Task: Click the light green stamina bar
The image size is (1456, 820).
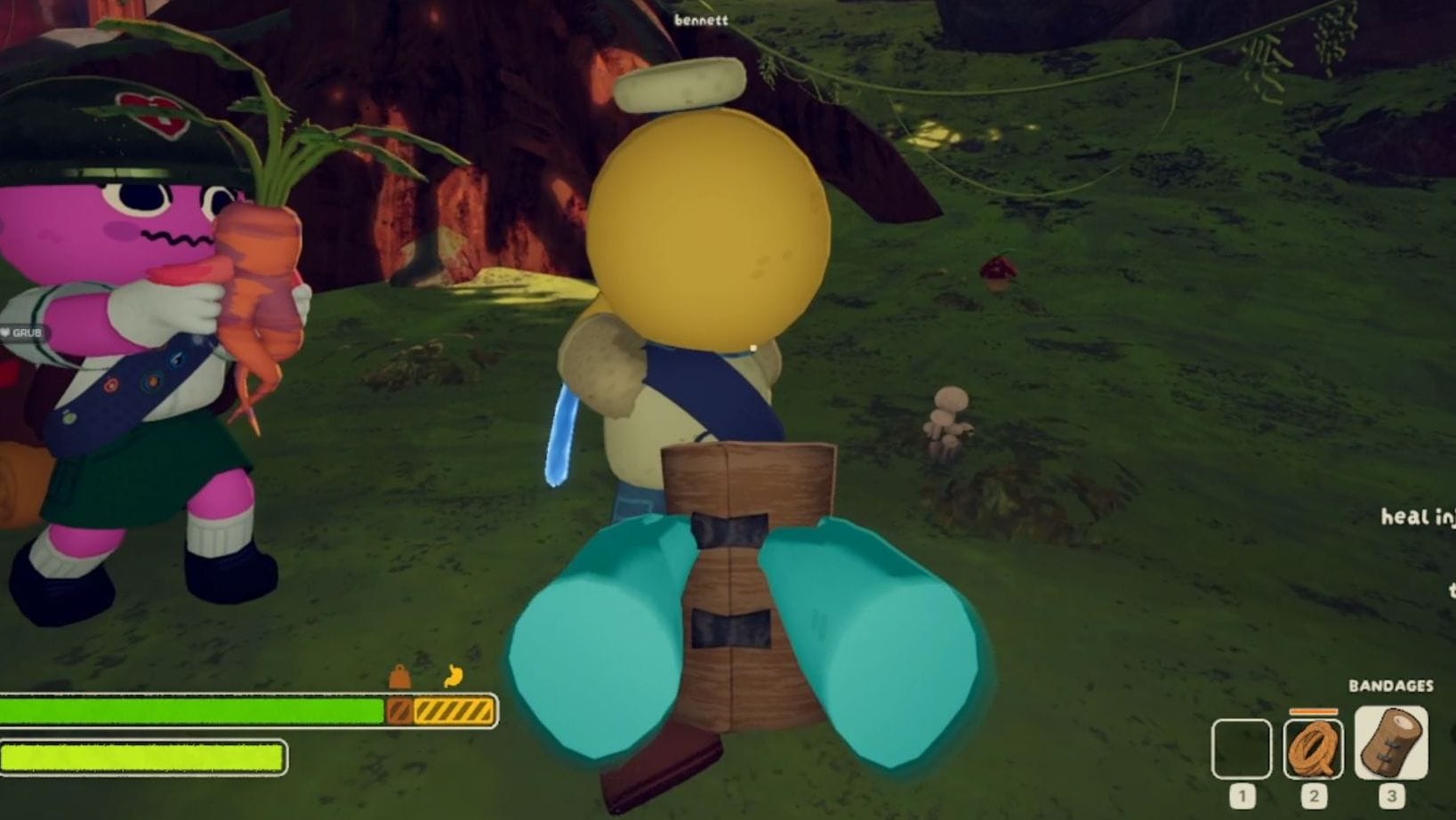Action: coord(142,757)
